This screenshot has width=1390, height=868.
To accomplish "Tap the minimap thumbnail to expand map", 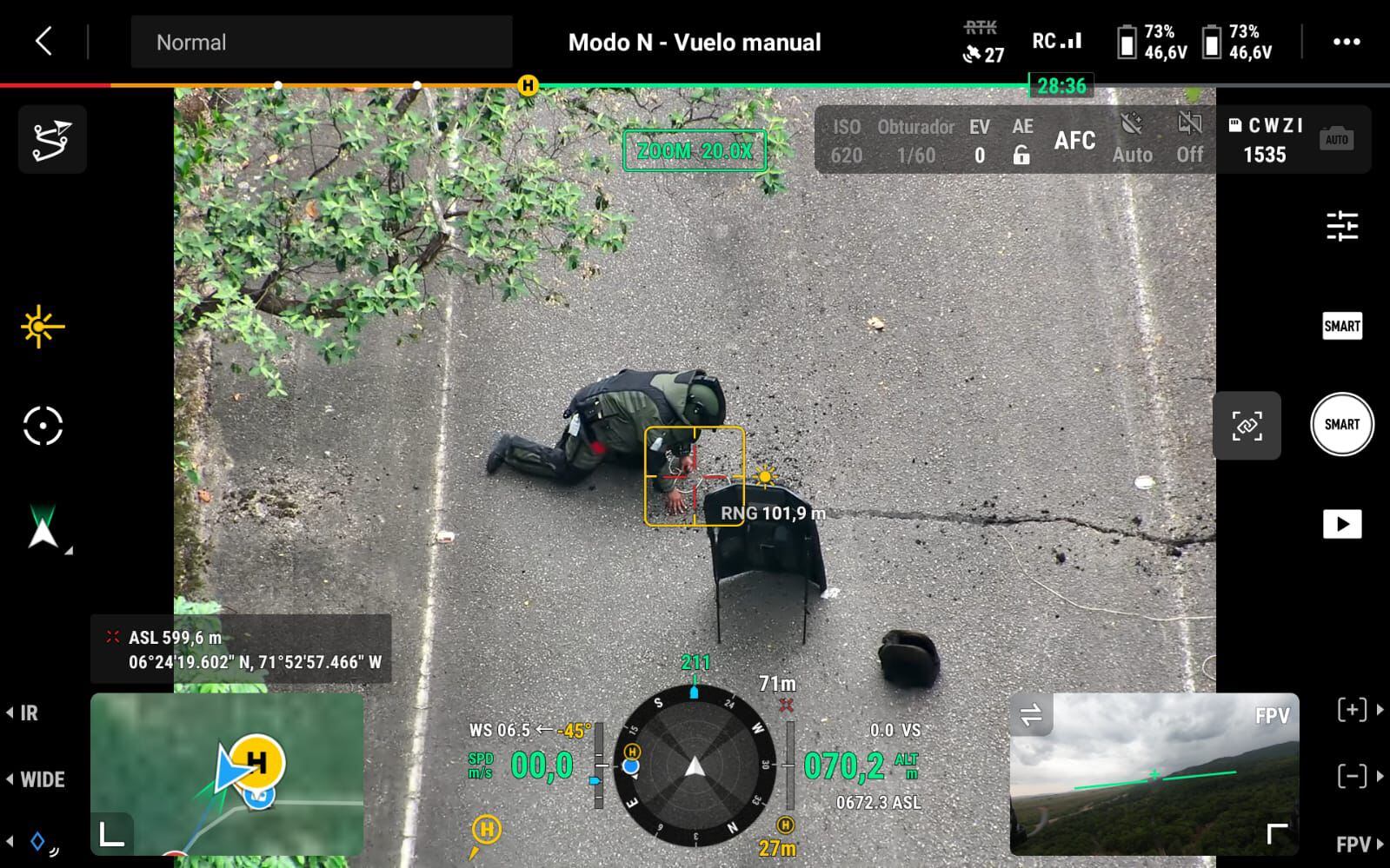I will point(228,773).
